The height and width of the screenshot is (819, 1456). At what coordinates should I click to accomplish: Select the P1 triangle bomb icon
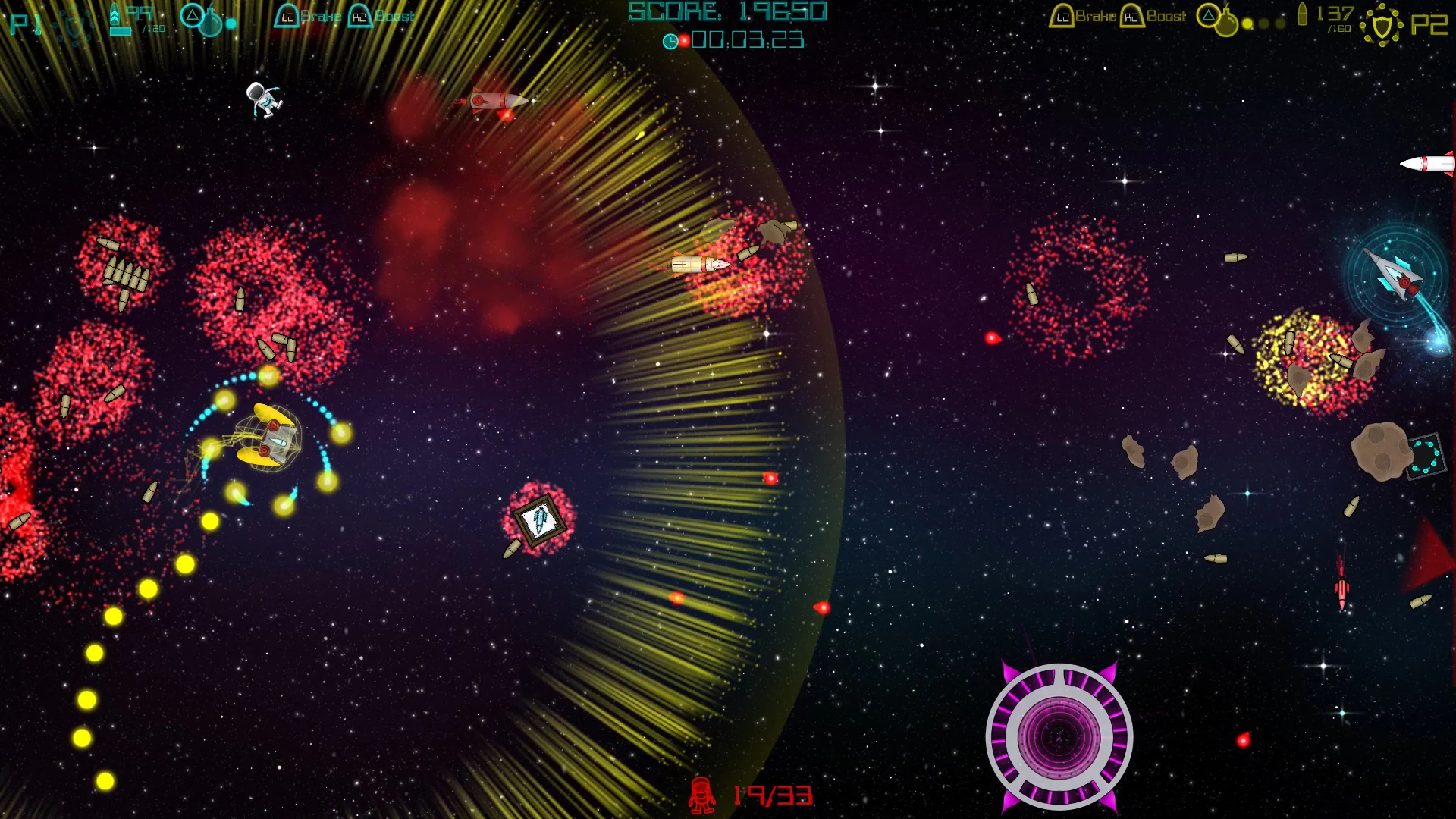click(x=193, y=16)
